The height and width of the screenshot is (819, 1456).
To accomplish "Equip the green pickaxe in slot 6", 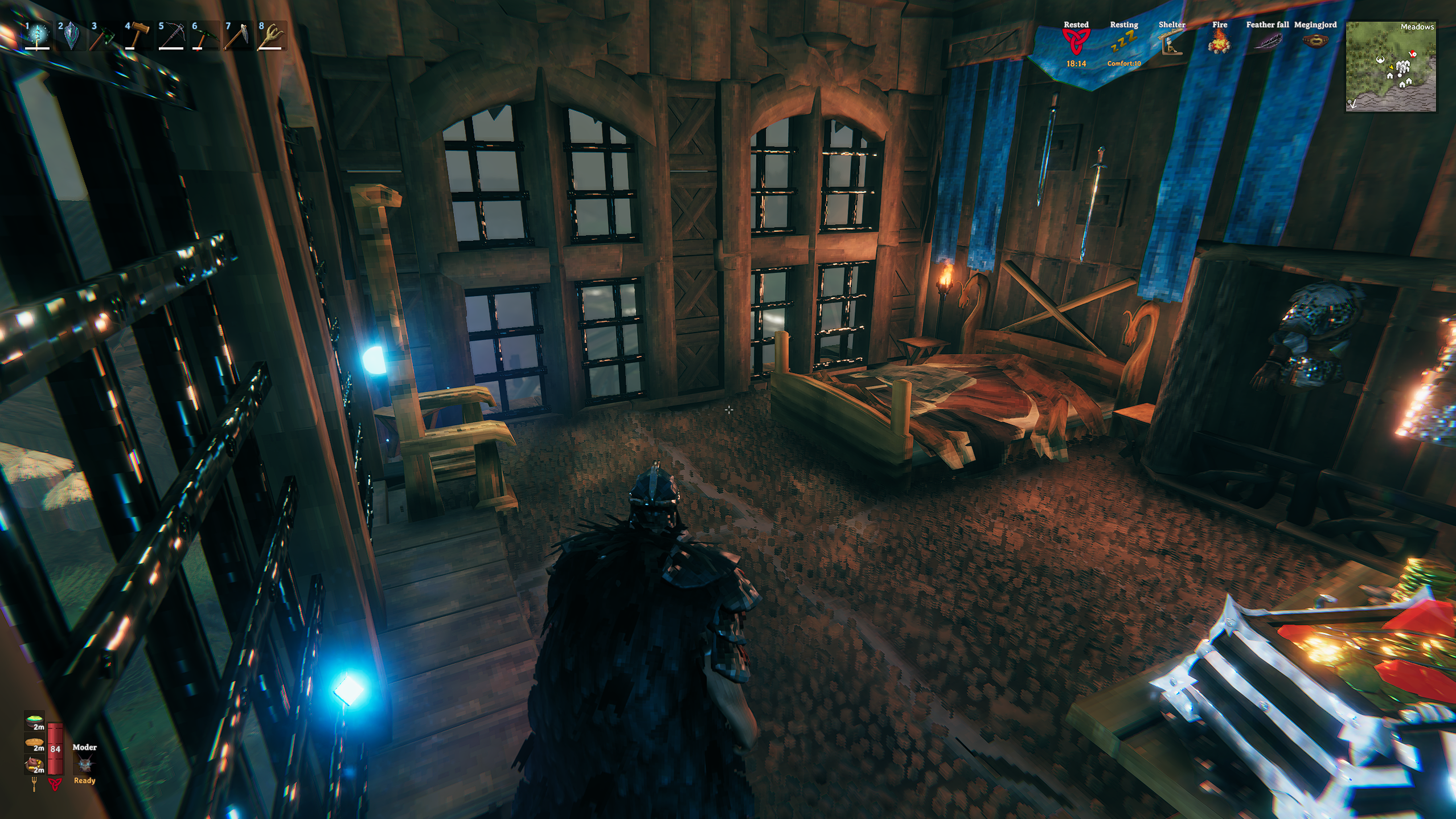I will (204, 36).
